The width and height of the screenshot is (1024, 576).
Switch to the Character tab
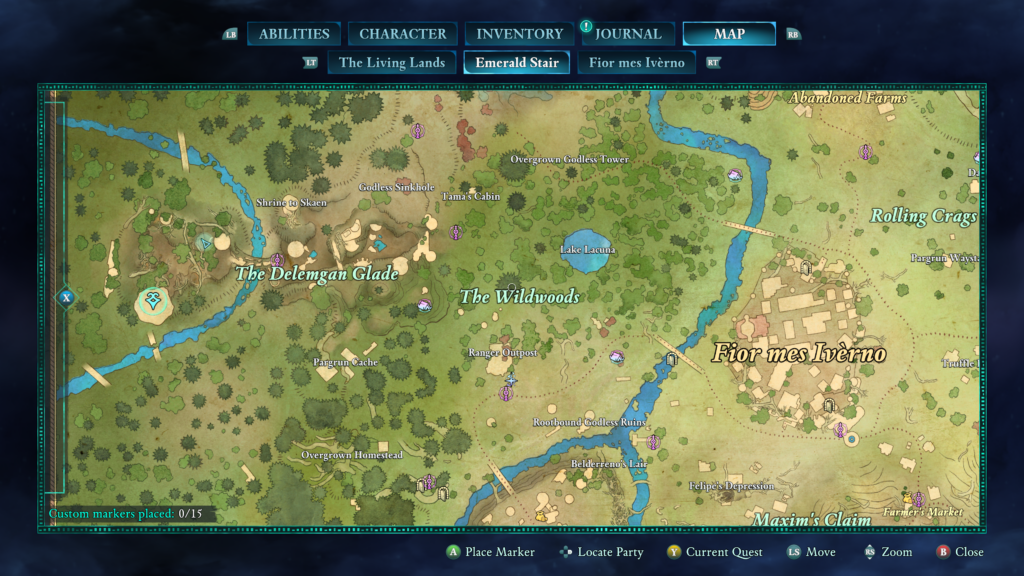coord(403,34)
